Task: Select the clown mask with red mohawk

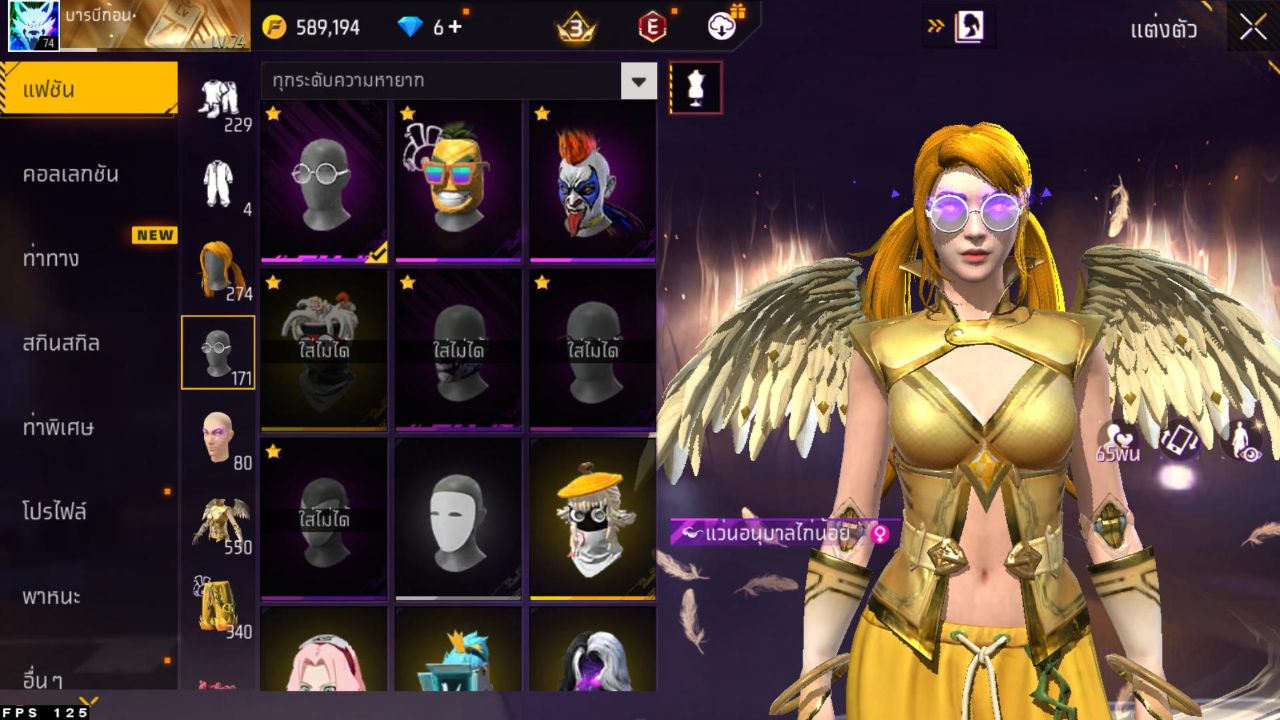Action: pos(592,180)
